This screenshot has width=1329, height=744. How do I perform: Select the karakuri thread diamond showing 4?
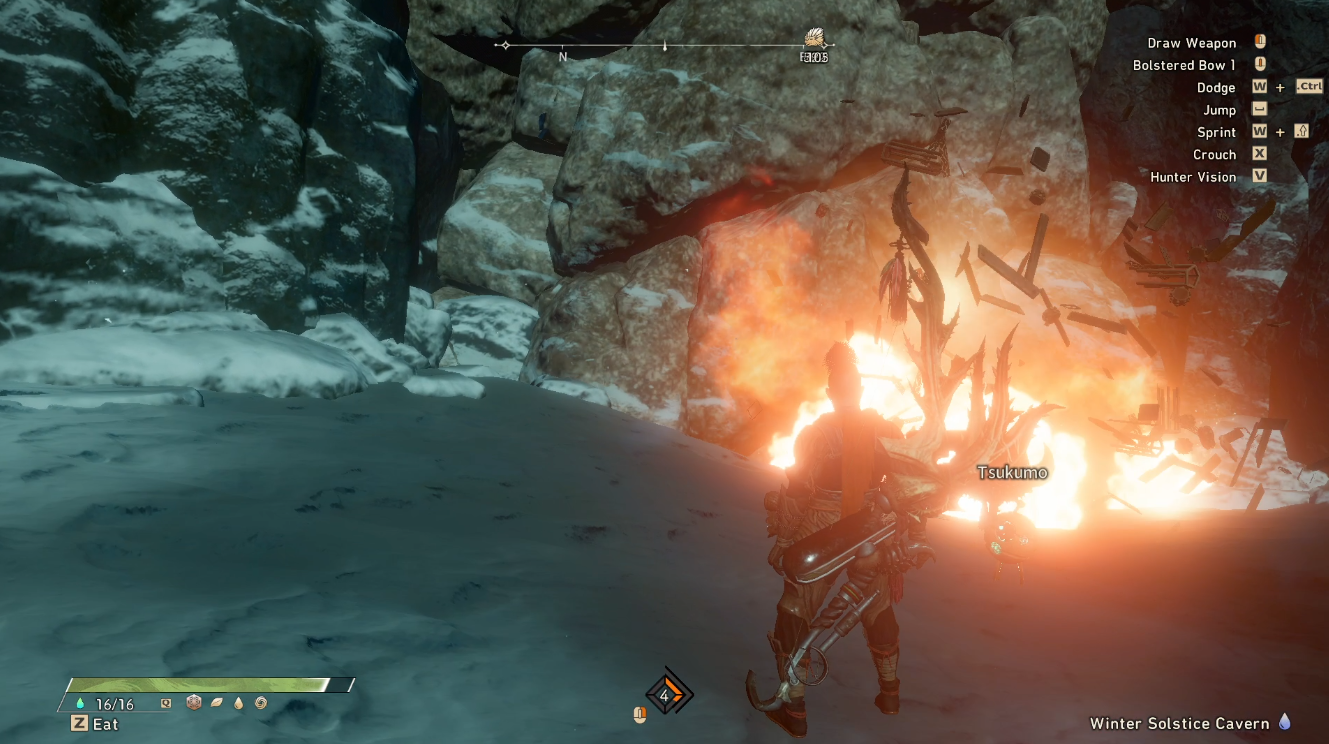point(667,695)
